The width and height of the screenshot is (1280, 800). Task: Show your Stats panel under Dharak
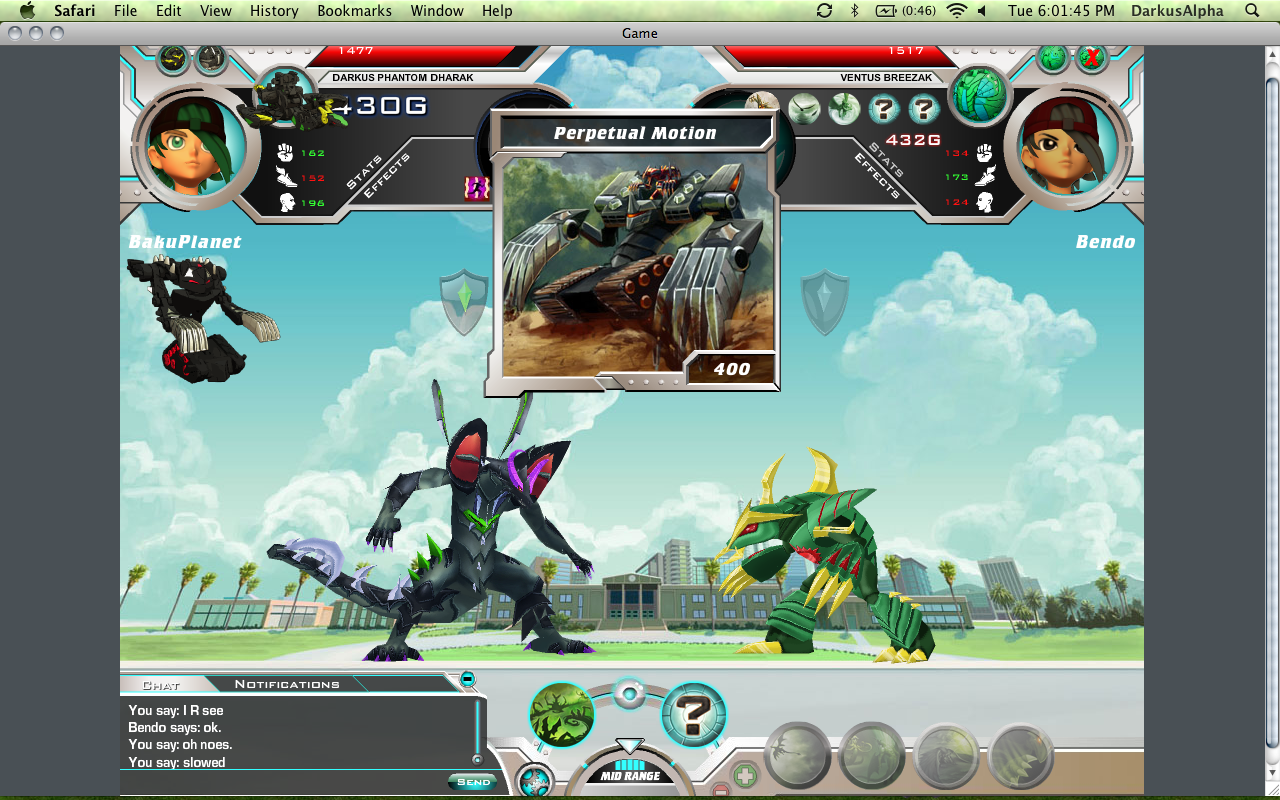pyautogui.click(x=364, y=167)
